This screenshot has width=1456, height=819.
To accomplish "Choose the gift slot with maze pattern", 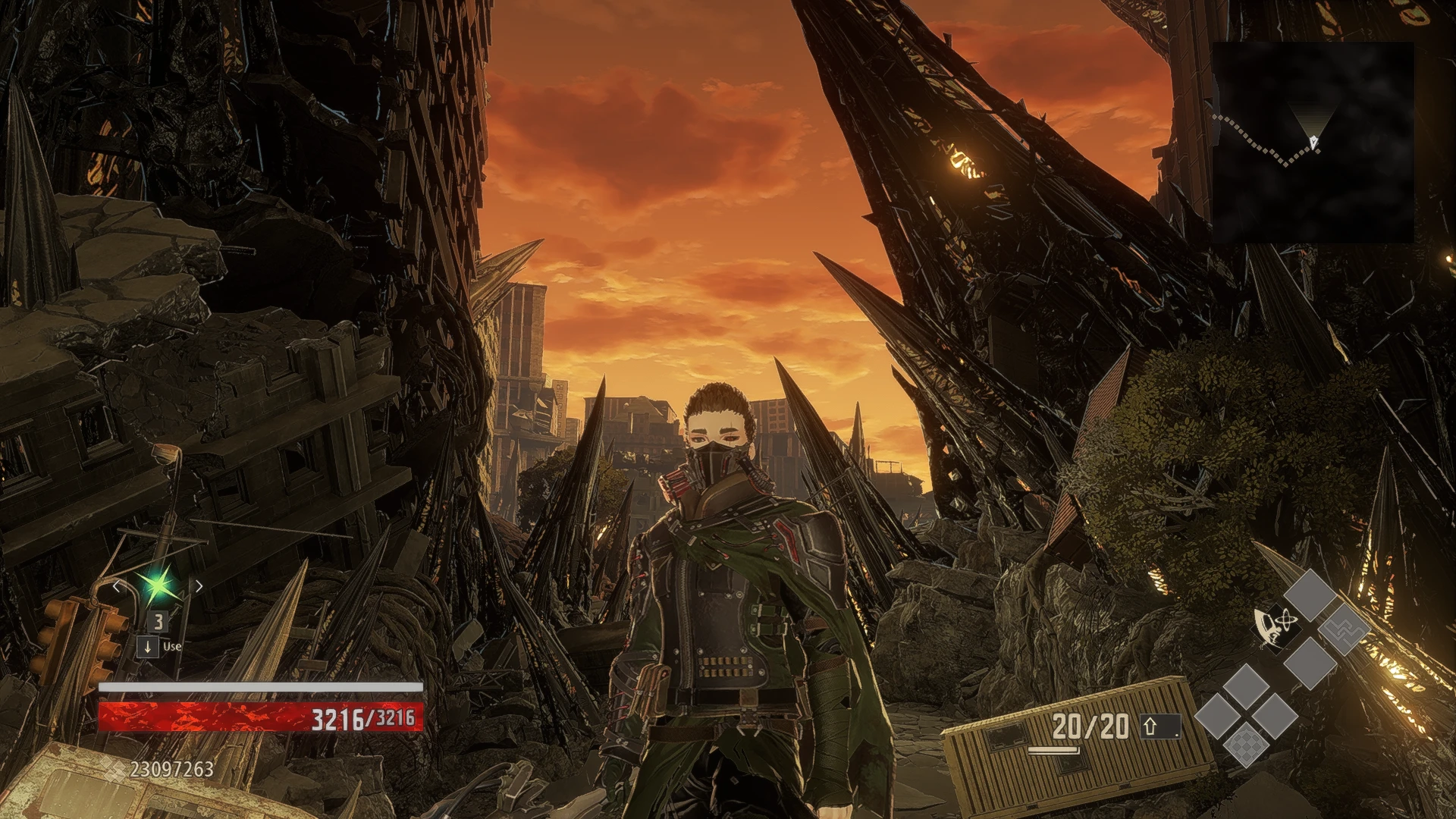I will click(1345, 629).
